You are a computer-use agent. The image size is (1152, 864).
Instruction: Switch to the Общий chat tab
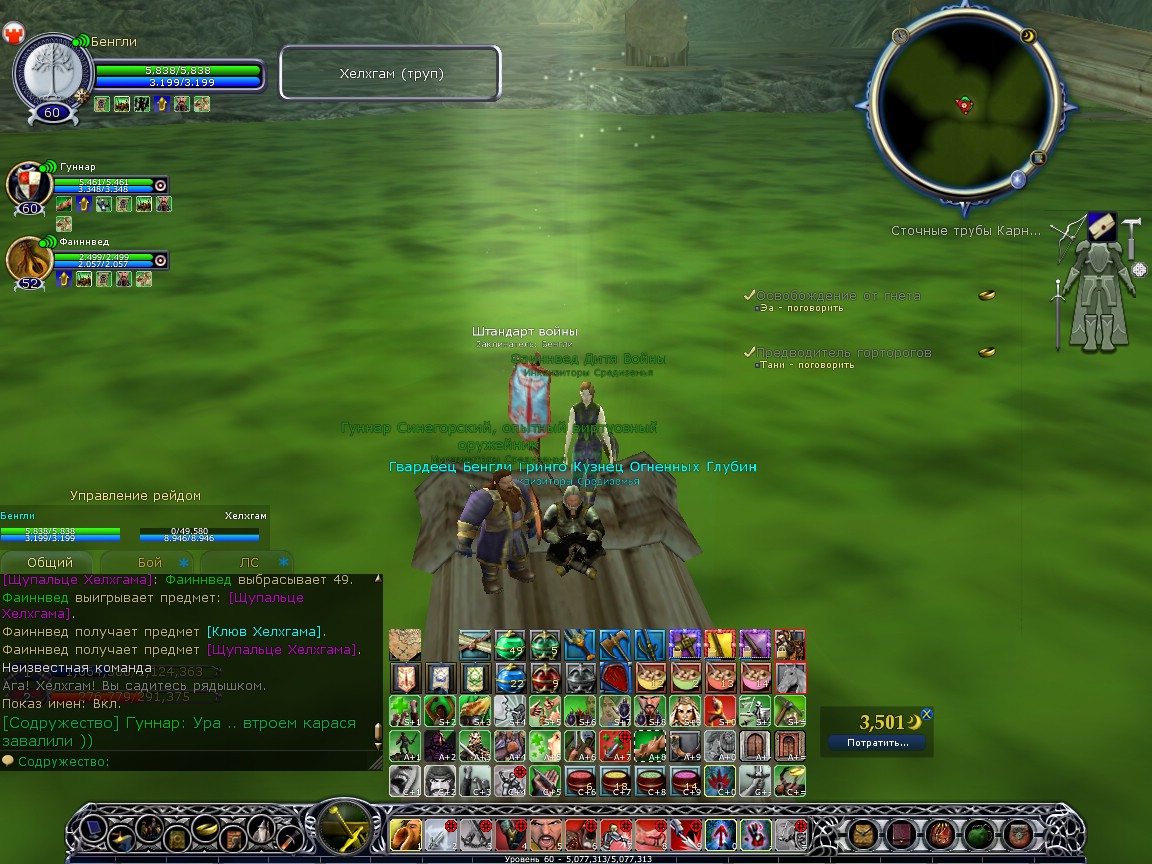(x=50, y=562)
